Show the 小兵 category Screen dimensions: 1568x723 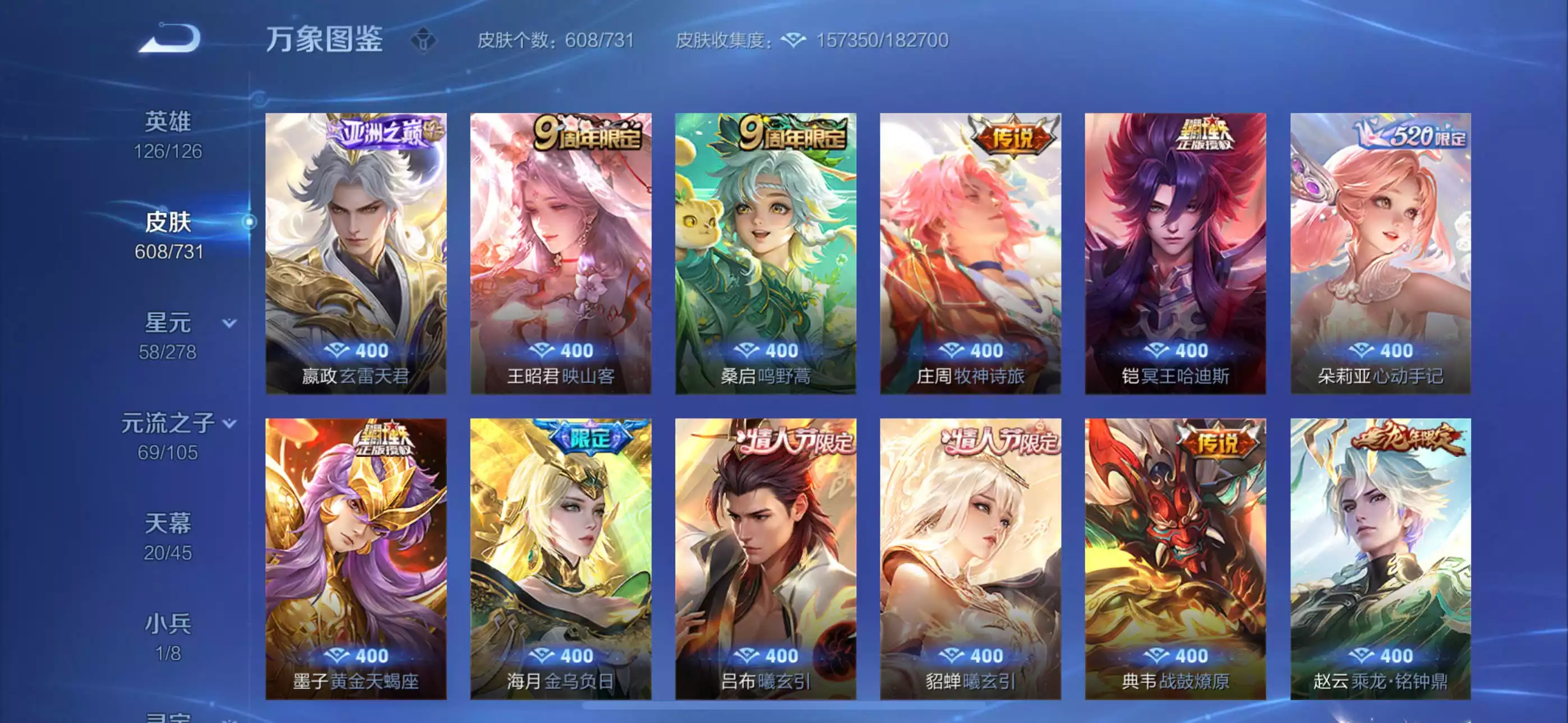168,637
